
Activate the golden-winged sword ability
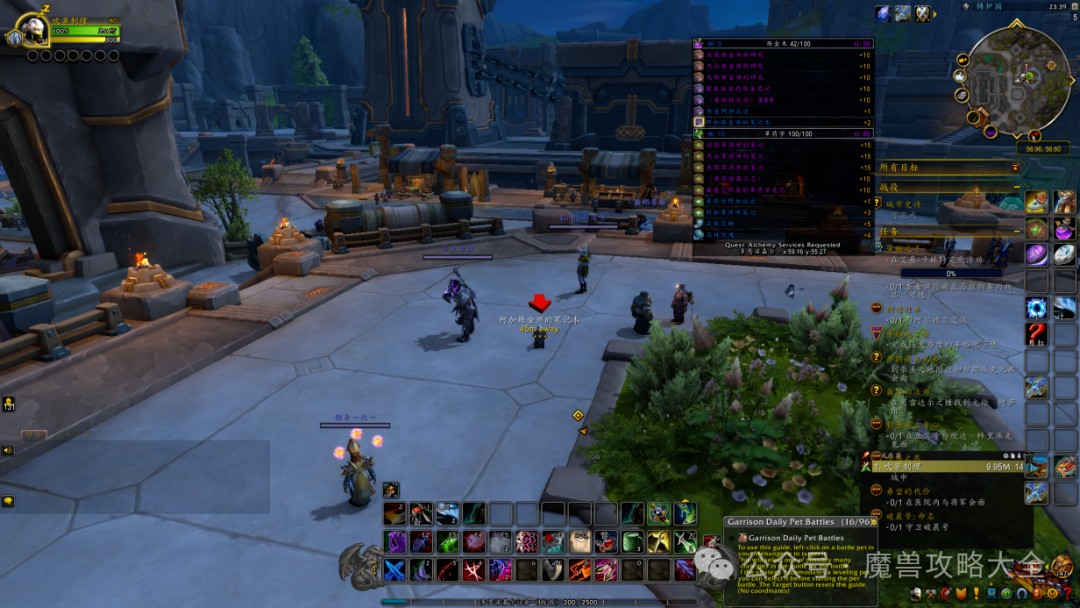pos(657,542)
